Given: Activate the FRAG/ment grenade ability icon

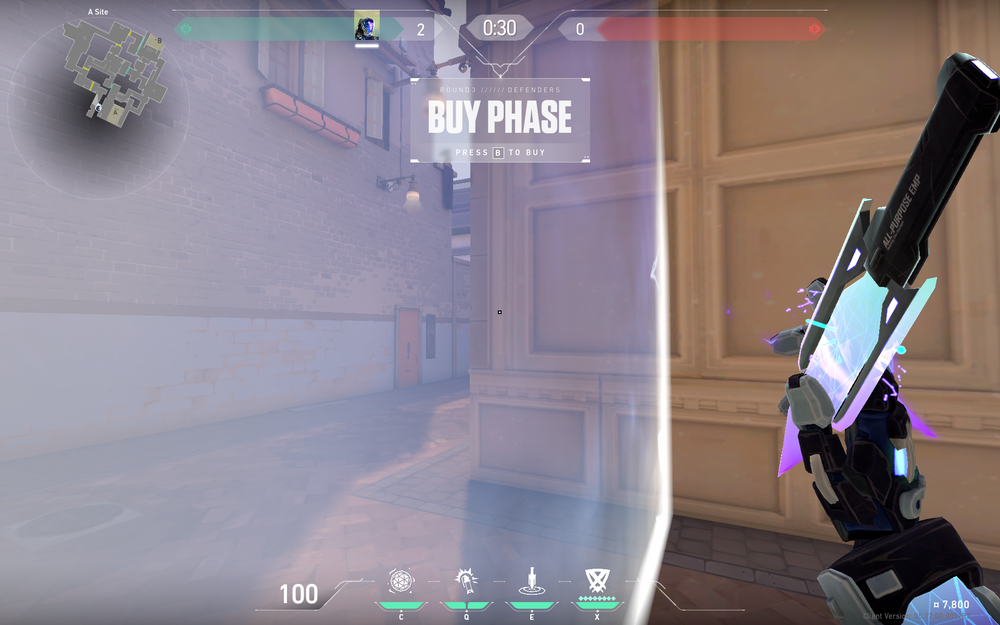Looking at the screenshot, I should click(401, 579).
